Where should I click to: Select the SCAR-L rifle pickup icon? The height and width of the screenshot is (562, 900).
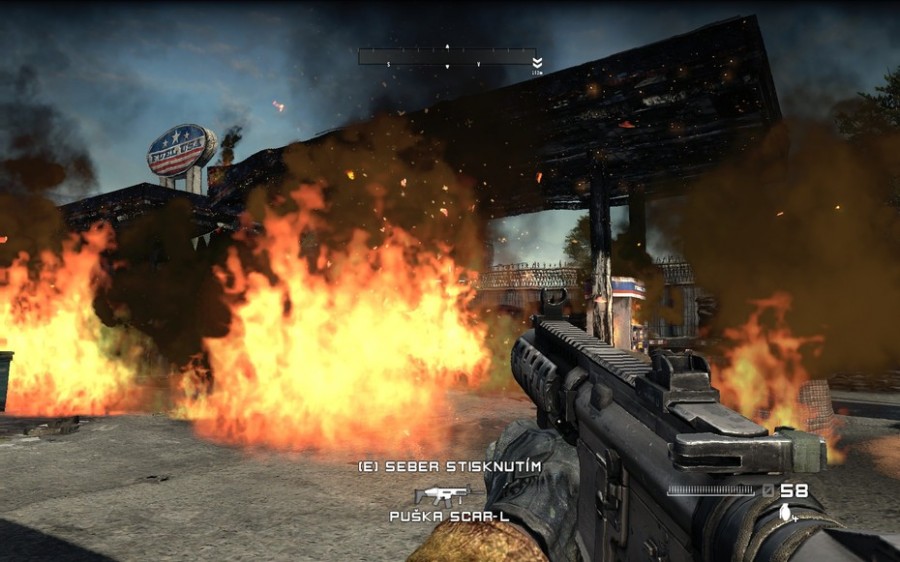tap(442, 494)
